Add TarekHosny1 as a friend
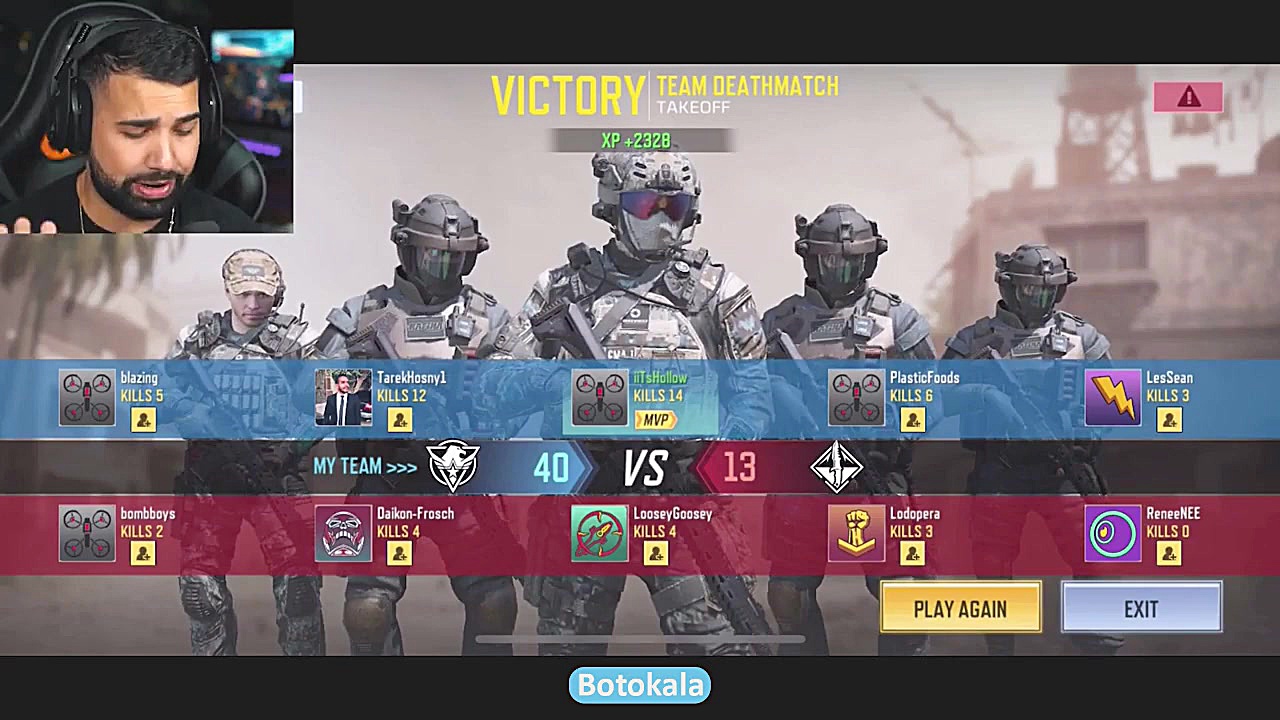This screenshot has width=1280, height=720. [400, 419]
